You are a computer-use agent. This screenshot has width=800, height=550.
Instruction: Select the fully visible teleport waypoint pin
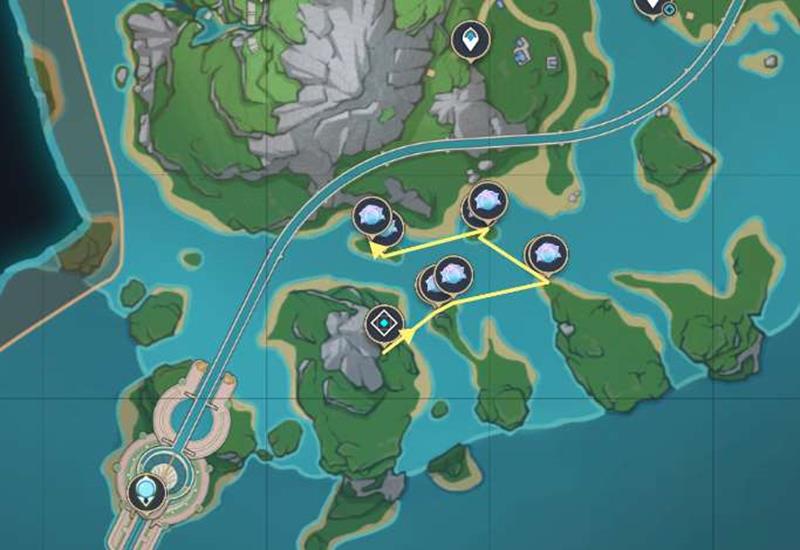point(467,40)
